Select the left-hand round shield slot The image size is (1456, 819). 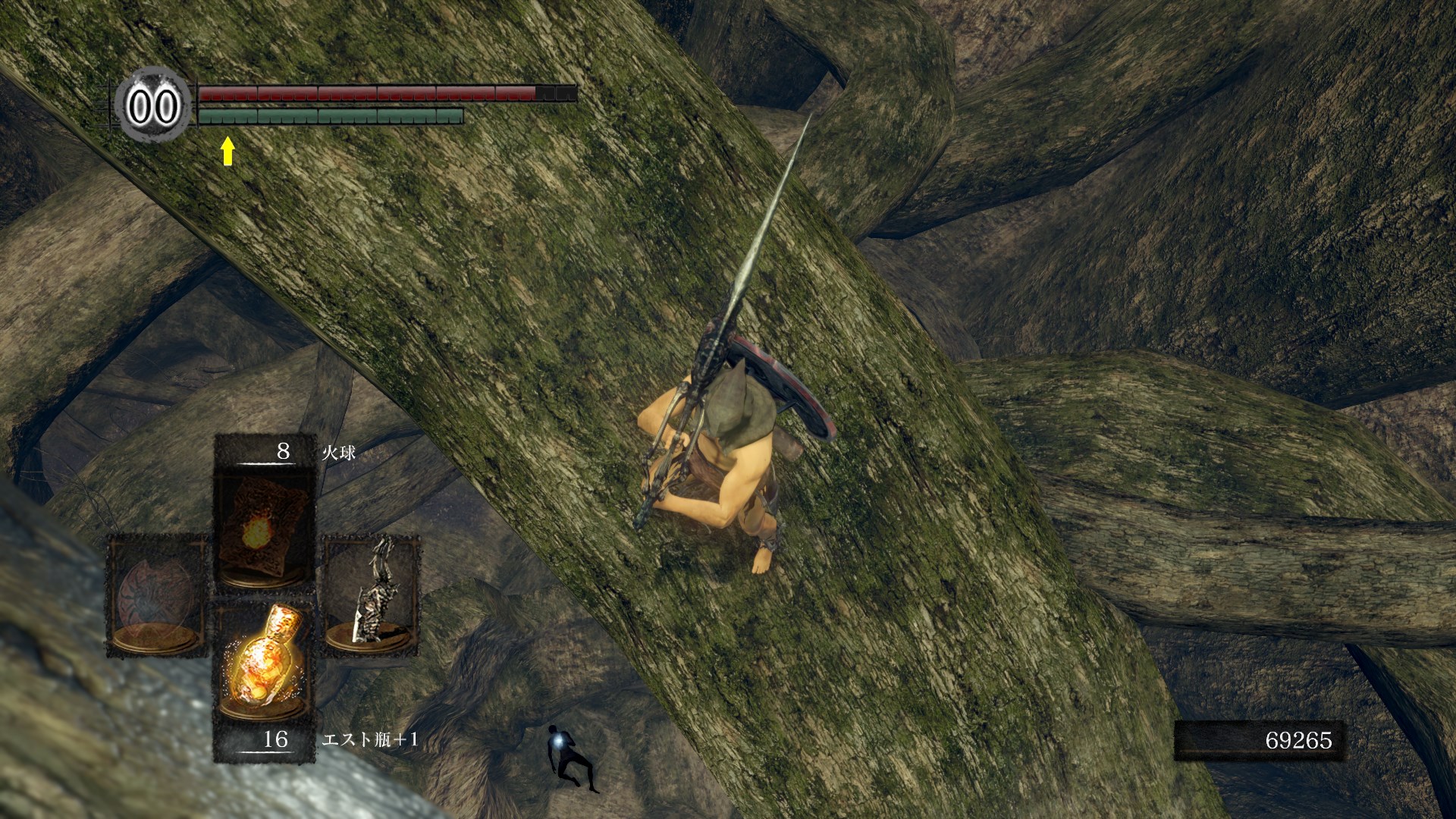pos(157,595)
